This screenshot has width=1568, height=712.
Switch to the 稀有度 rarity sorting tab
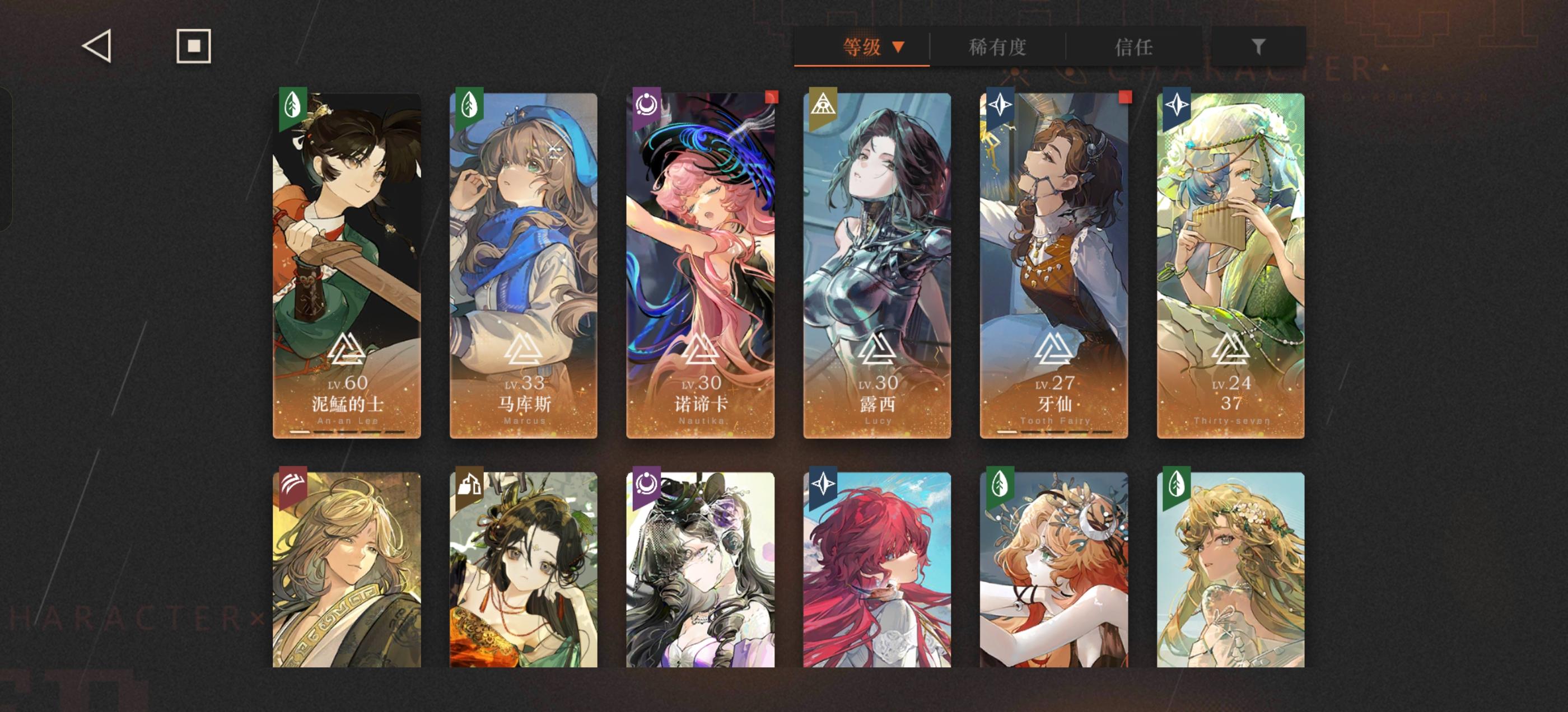click(x=997, y=46)
